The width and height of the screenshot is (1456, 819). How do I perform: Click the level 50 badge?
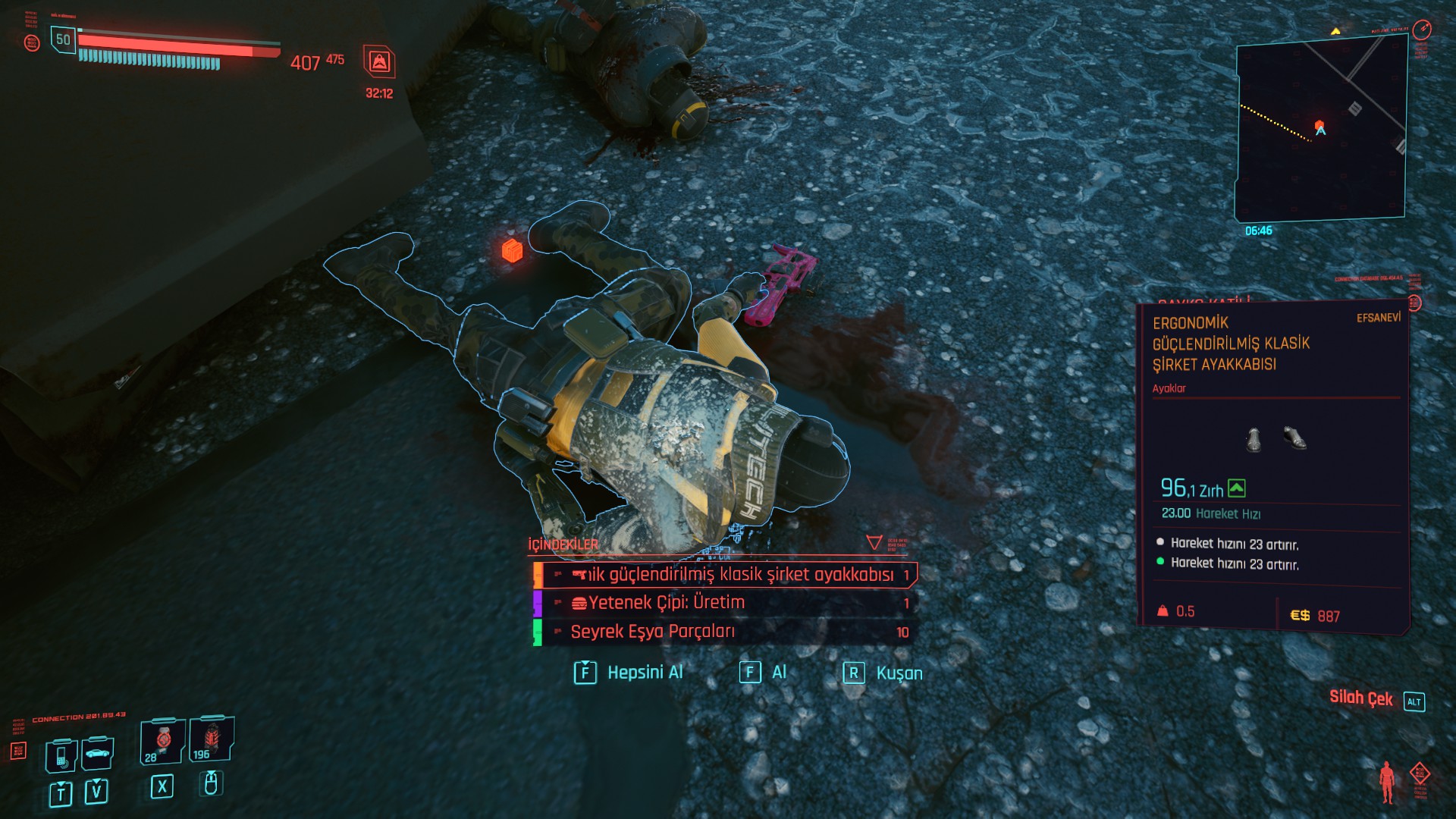click(x=63, y=39)
